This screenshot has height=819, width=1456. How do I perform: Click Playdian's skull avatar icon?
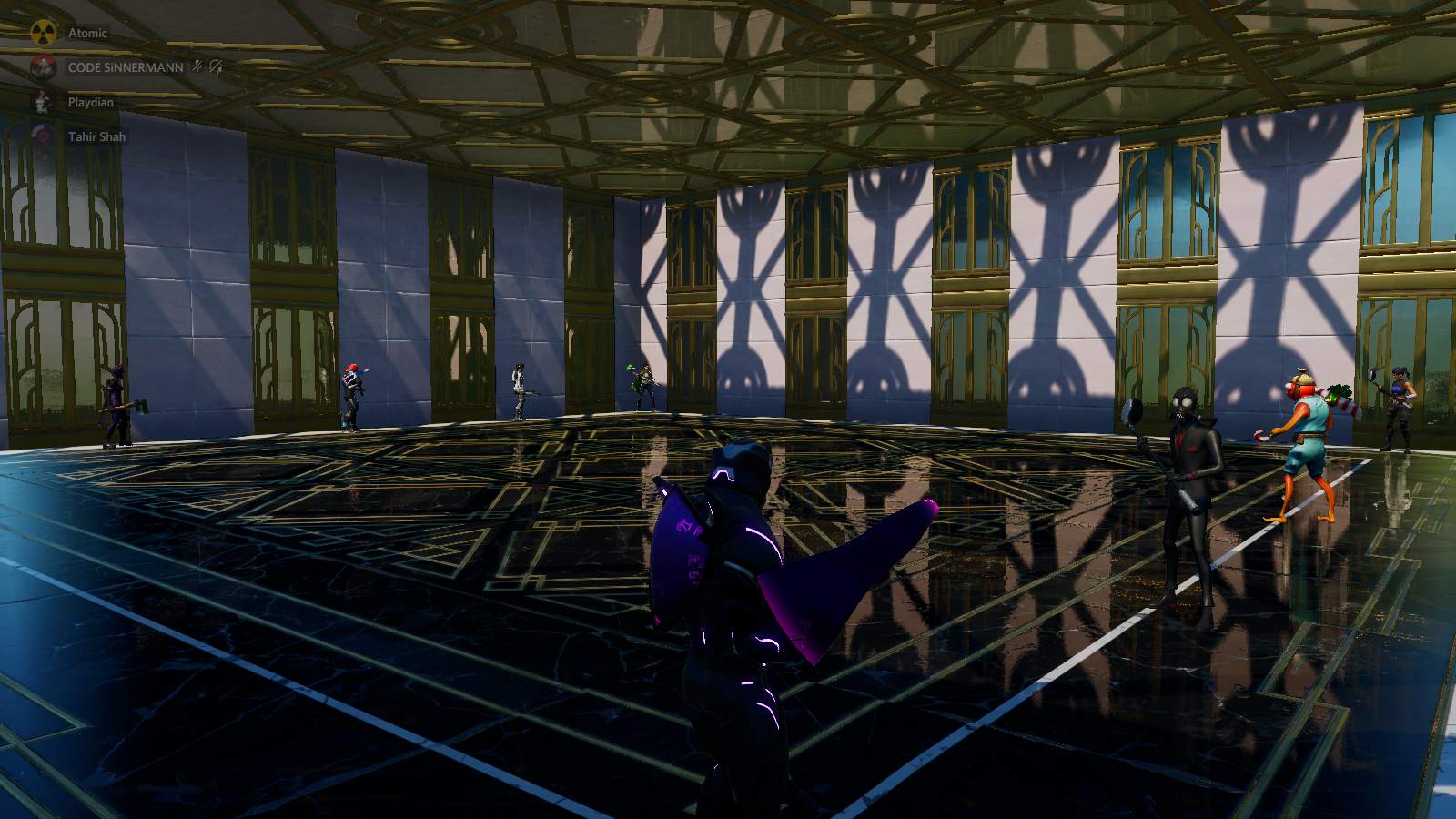coord(40,102)
